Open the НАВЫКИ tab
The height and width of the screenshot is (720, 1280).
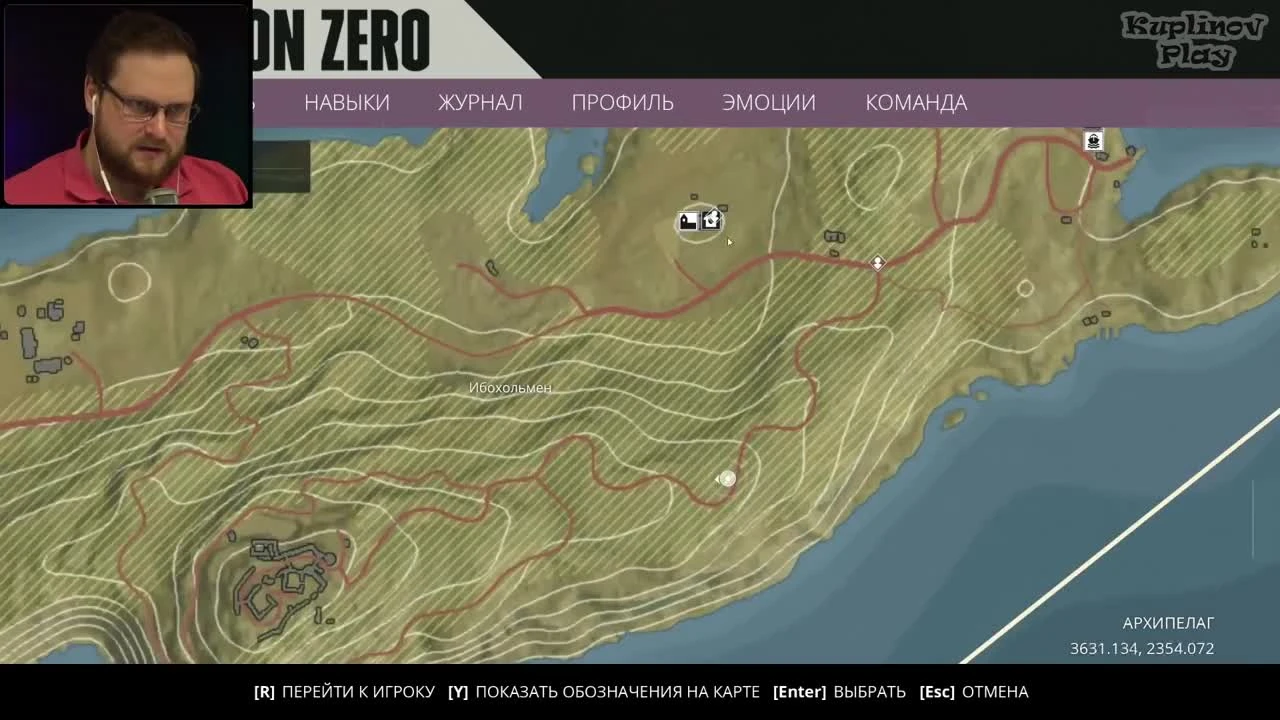(346, 102)
